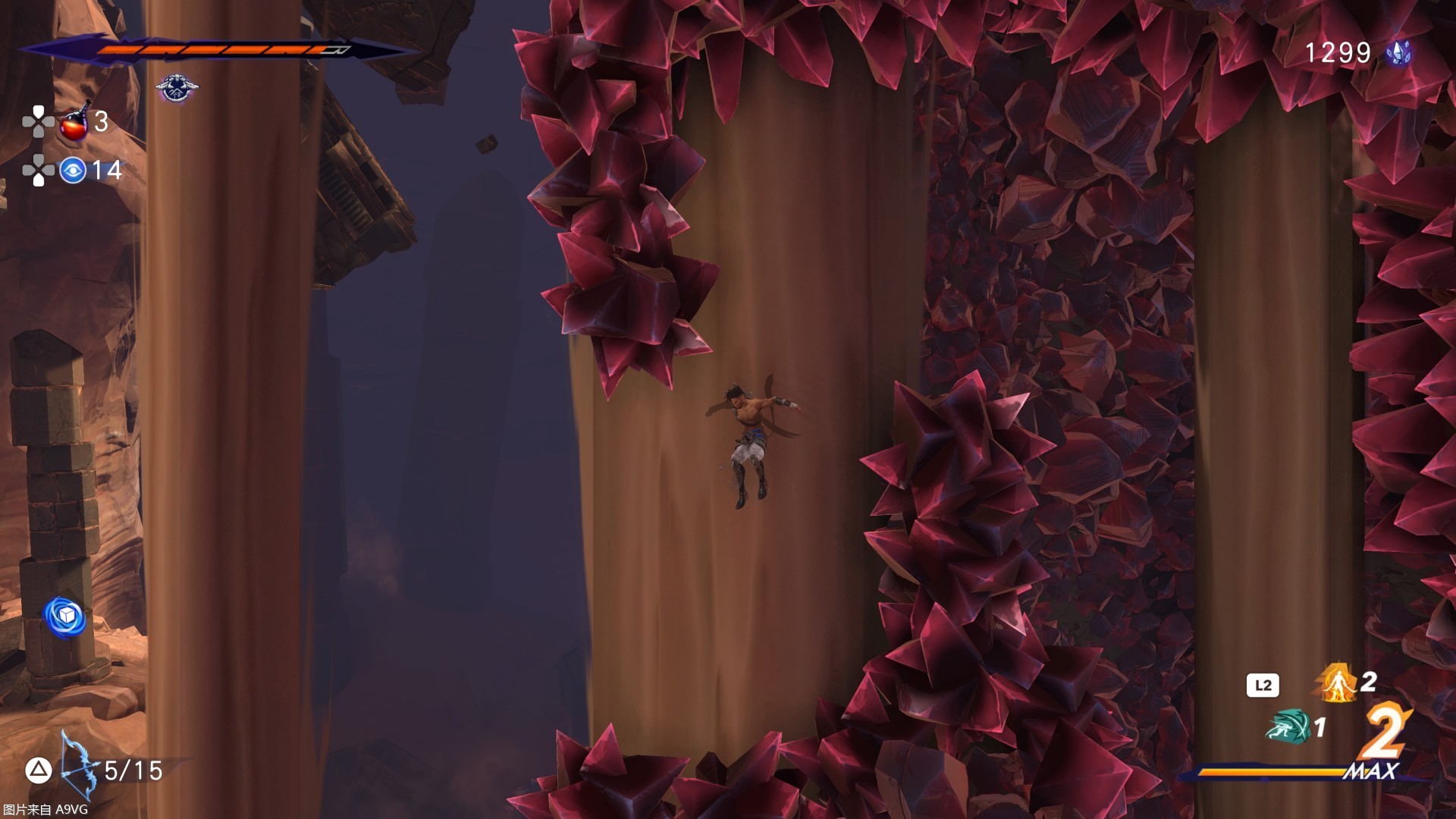Activate the orange Athra surge ability

point(1336,682)
